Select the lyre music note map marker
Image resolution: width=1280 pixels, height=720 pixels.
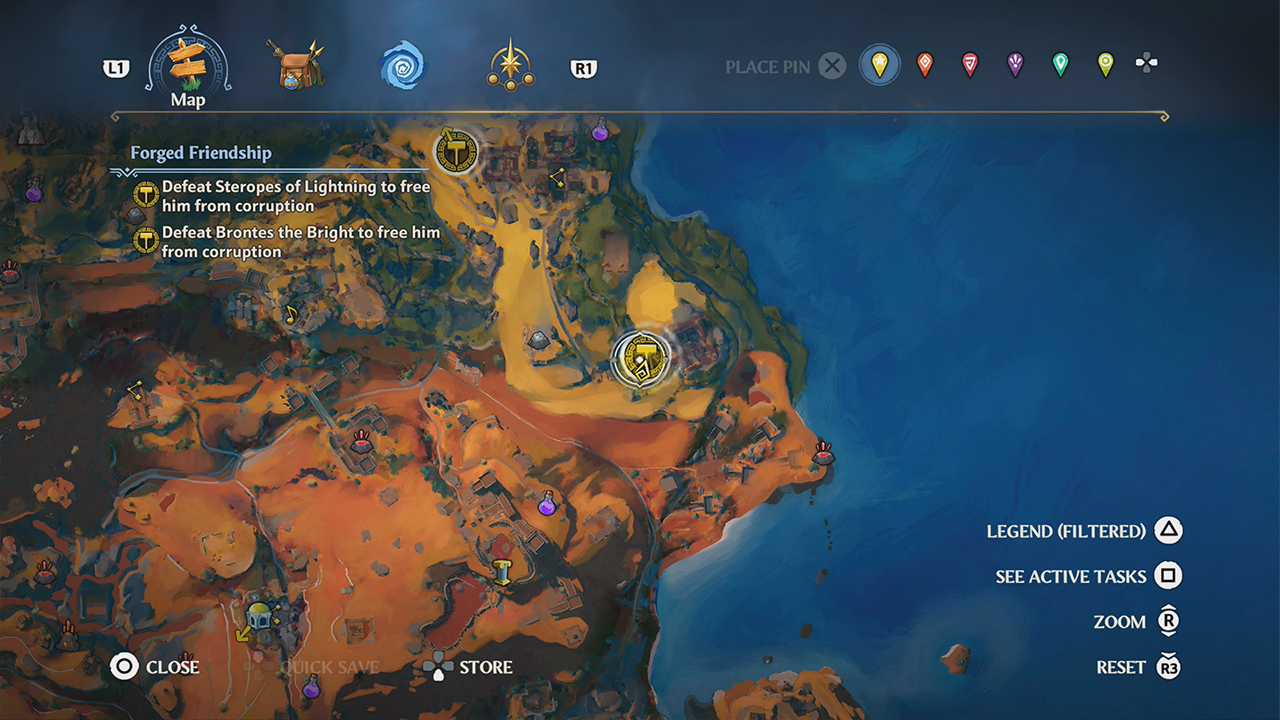click(x=292, y=313)
